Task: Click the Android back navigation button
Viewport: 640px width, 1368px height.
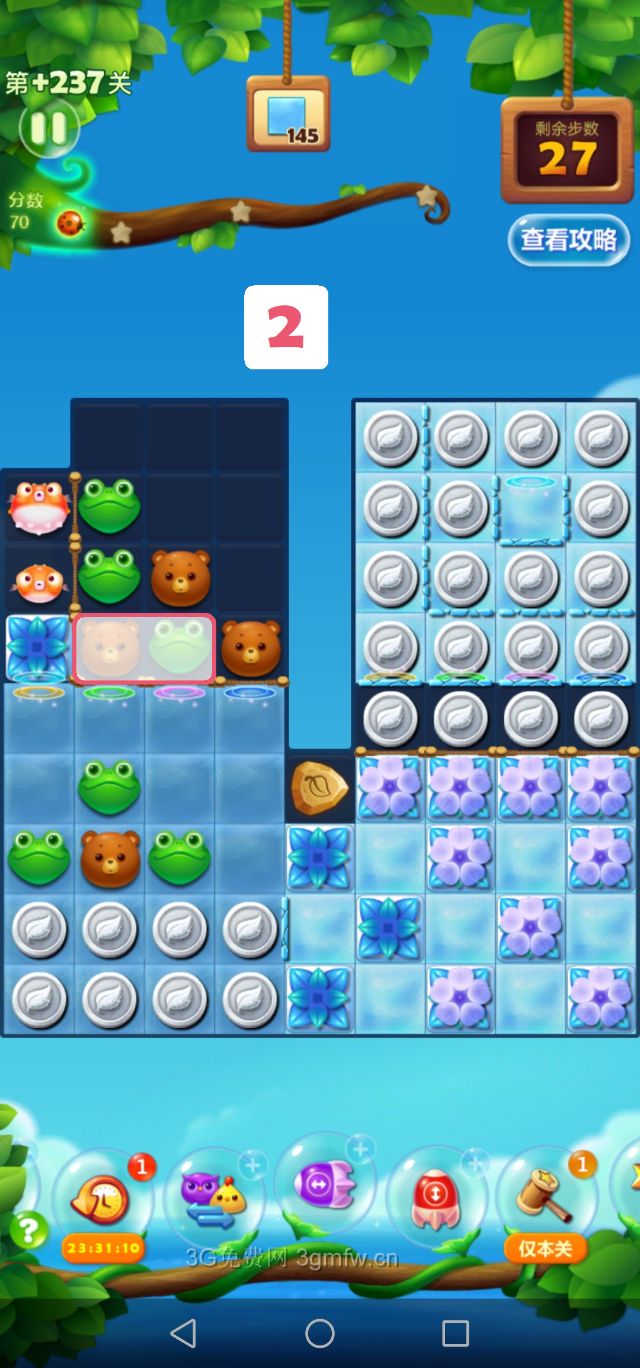Action: click(x=183, y=1333)
